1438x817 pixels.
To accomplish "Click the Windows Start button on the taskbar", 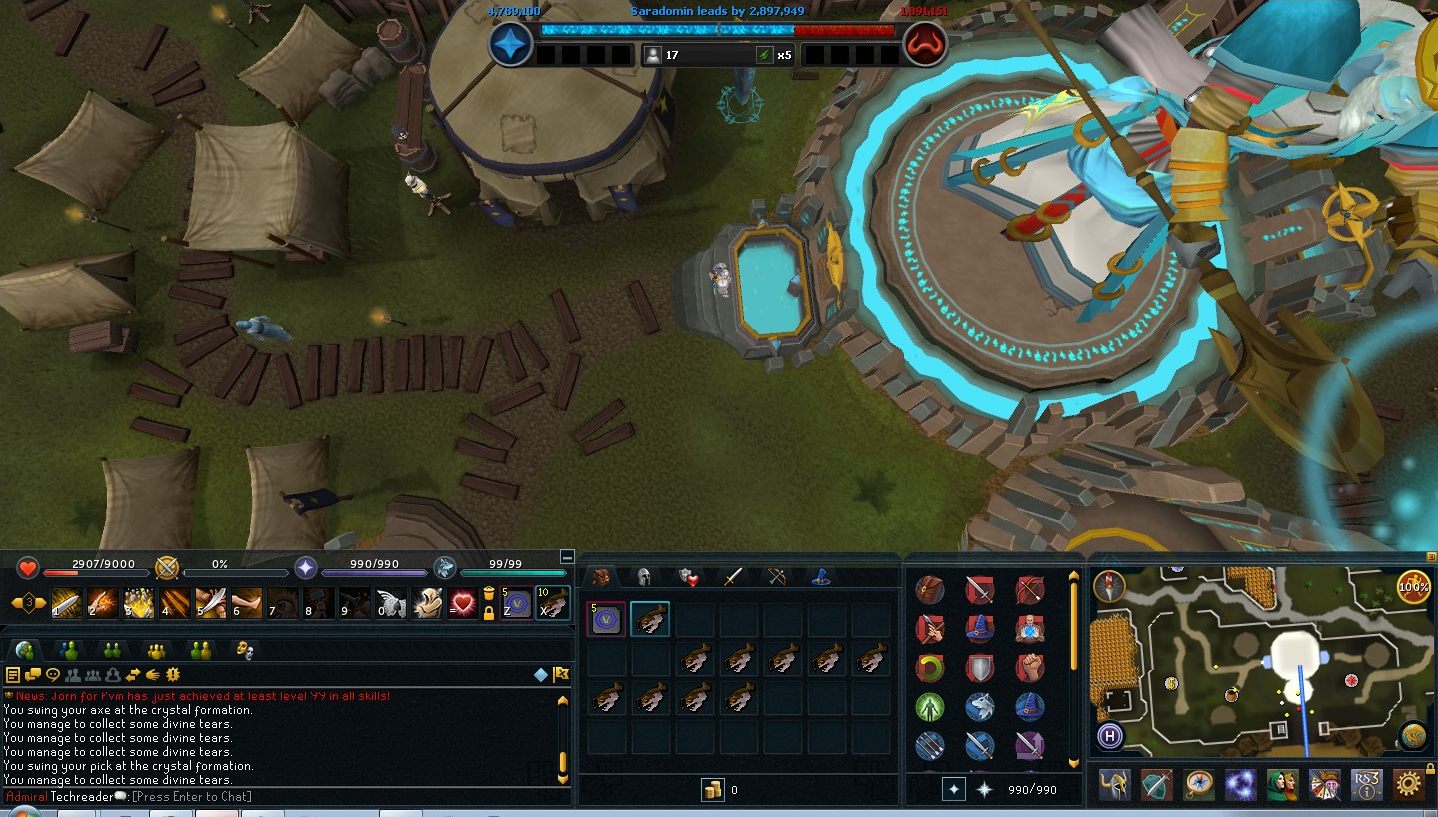I will [24, 813].
